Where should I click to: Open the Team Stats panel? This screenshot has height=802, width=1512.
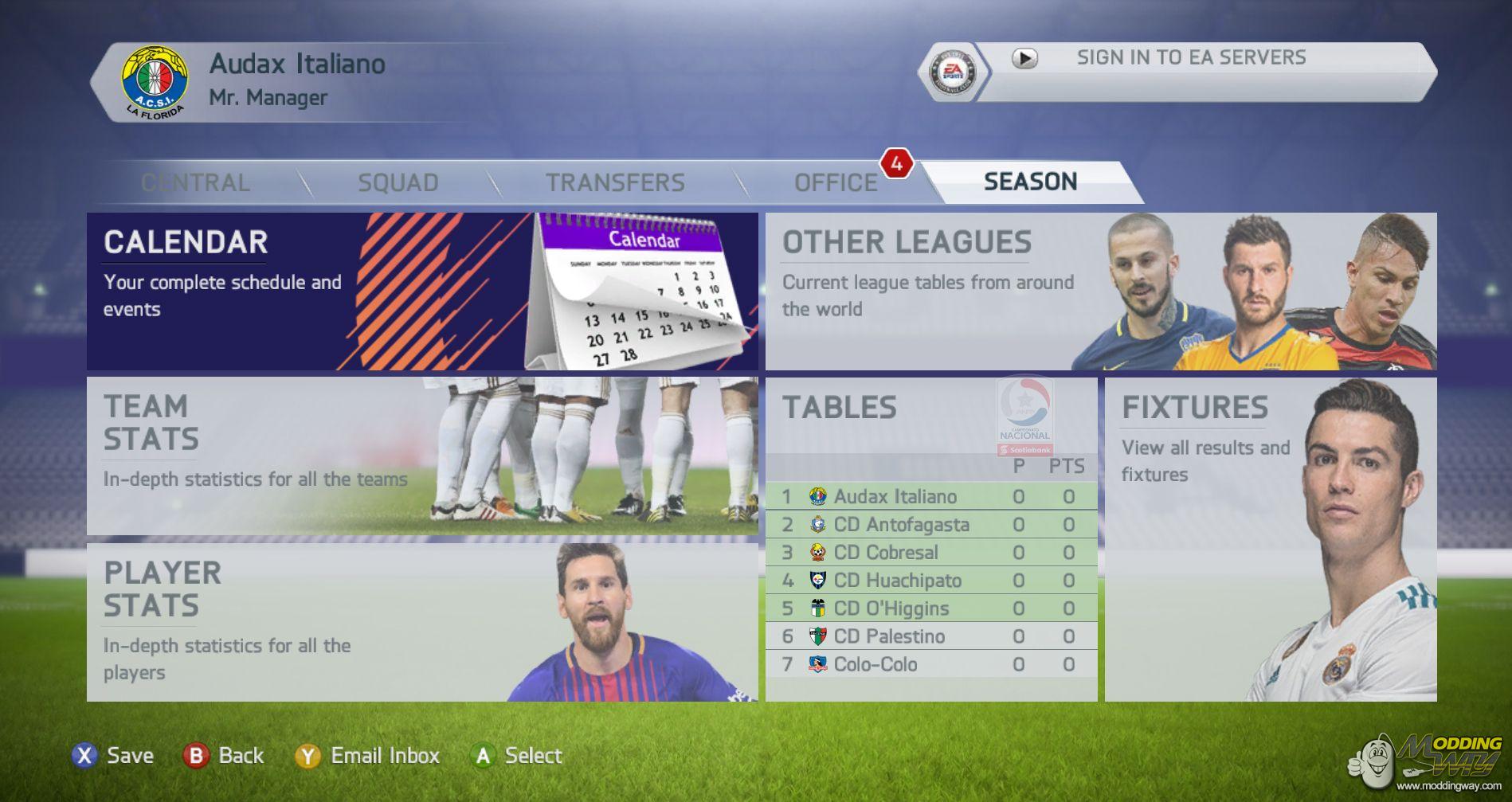coord(422,456)
